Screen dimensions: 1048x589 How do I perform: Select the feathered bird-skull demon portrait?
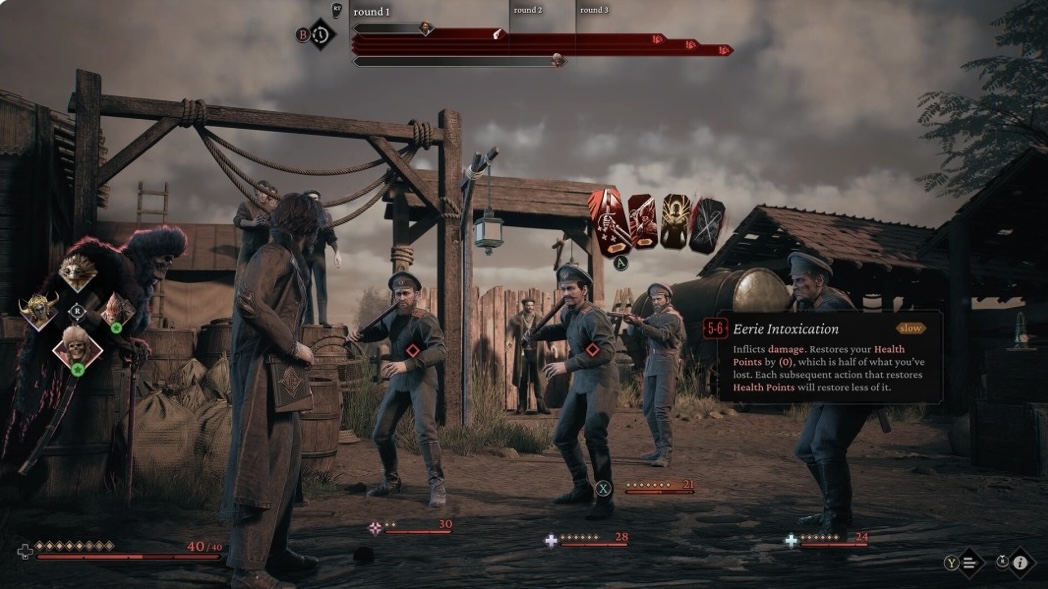(x=77, y=272)
